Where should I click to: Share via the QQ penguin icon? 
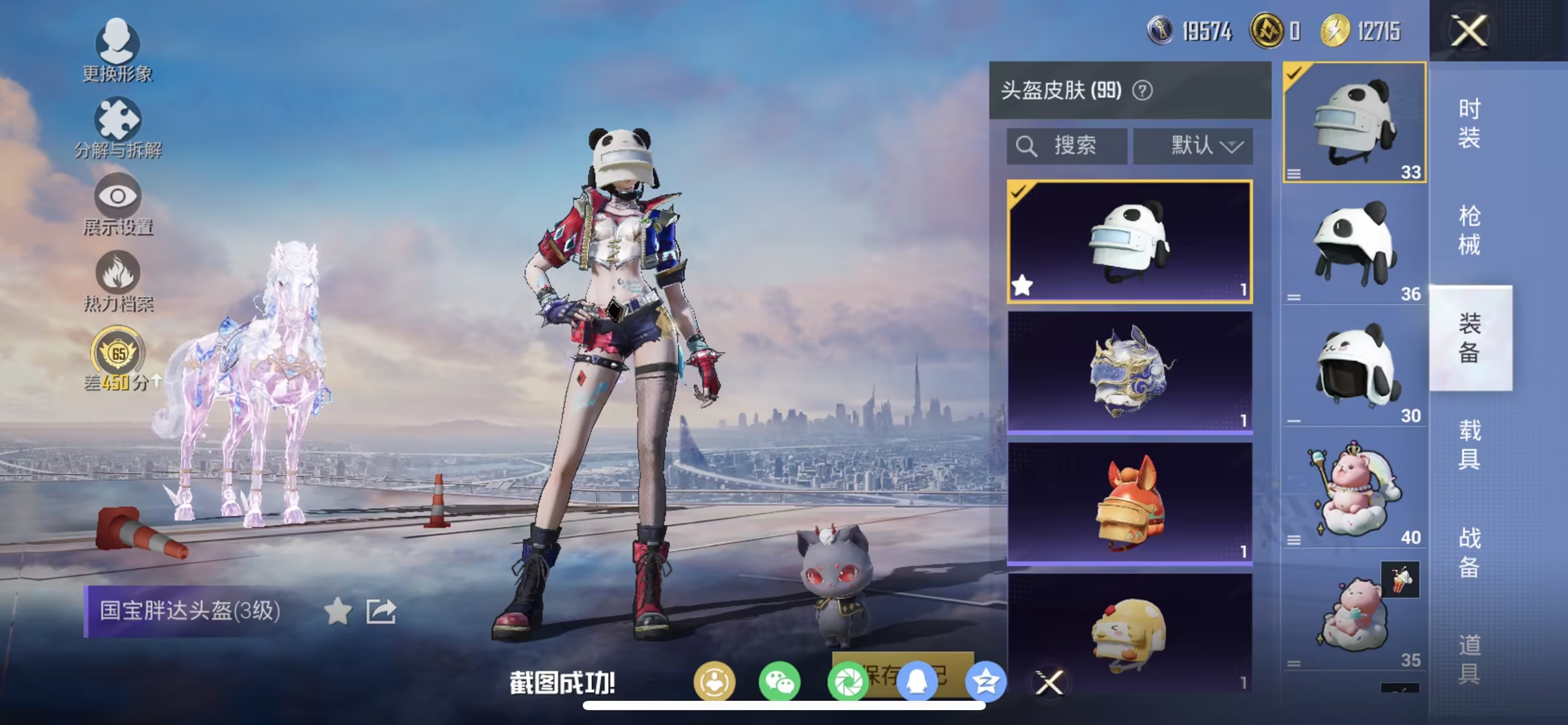919,680
